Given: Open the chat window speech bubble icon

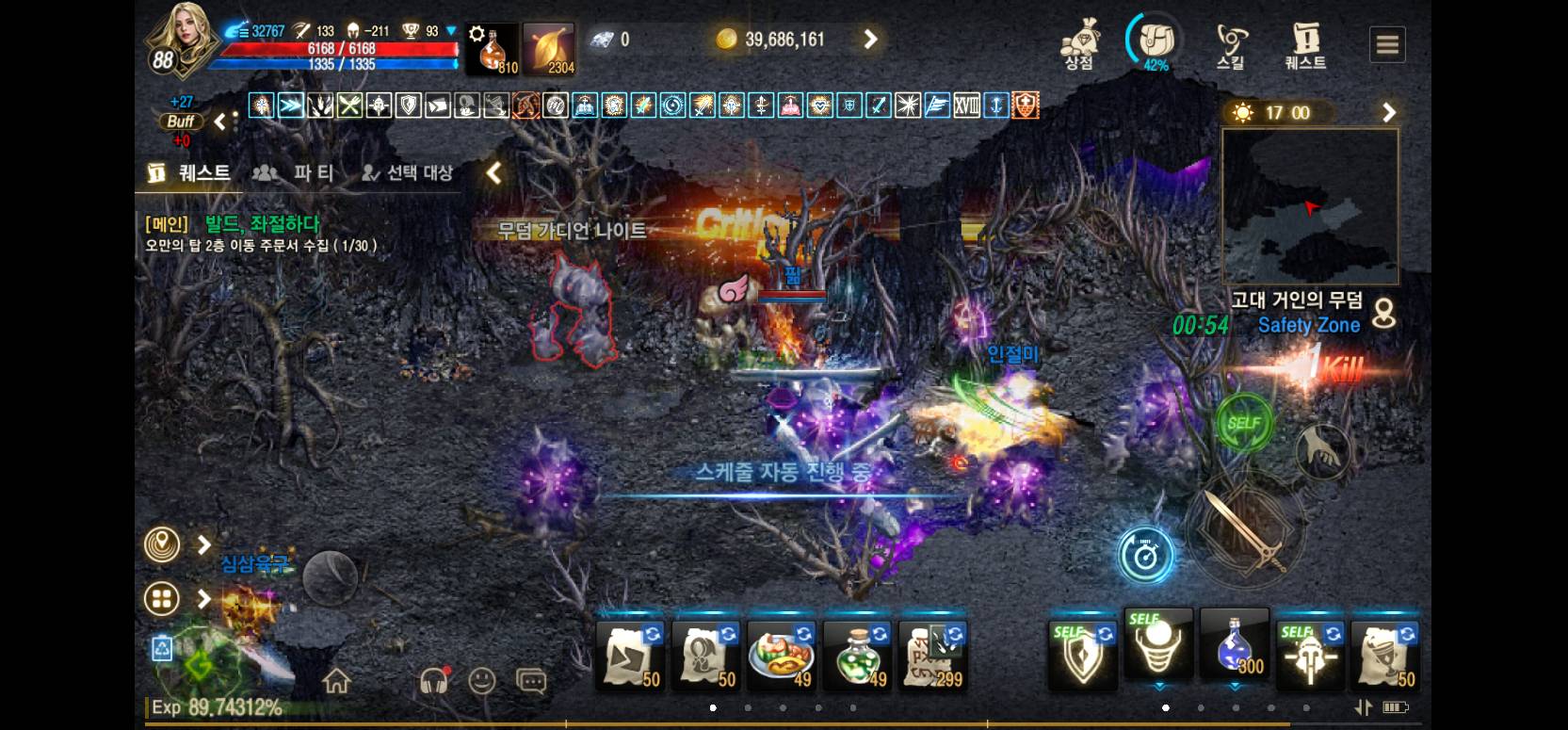Looking at the screenshot, I should click(531, 680).
